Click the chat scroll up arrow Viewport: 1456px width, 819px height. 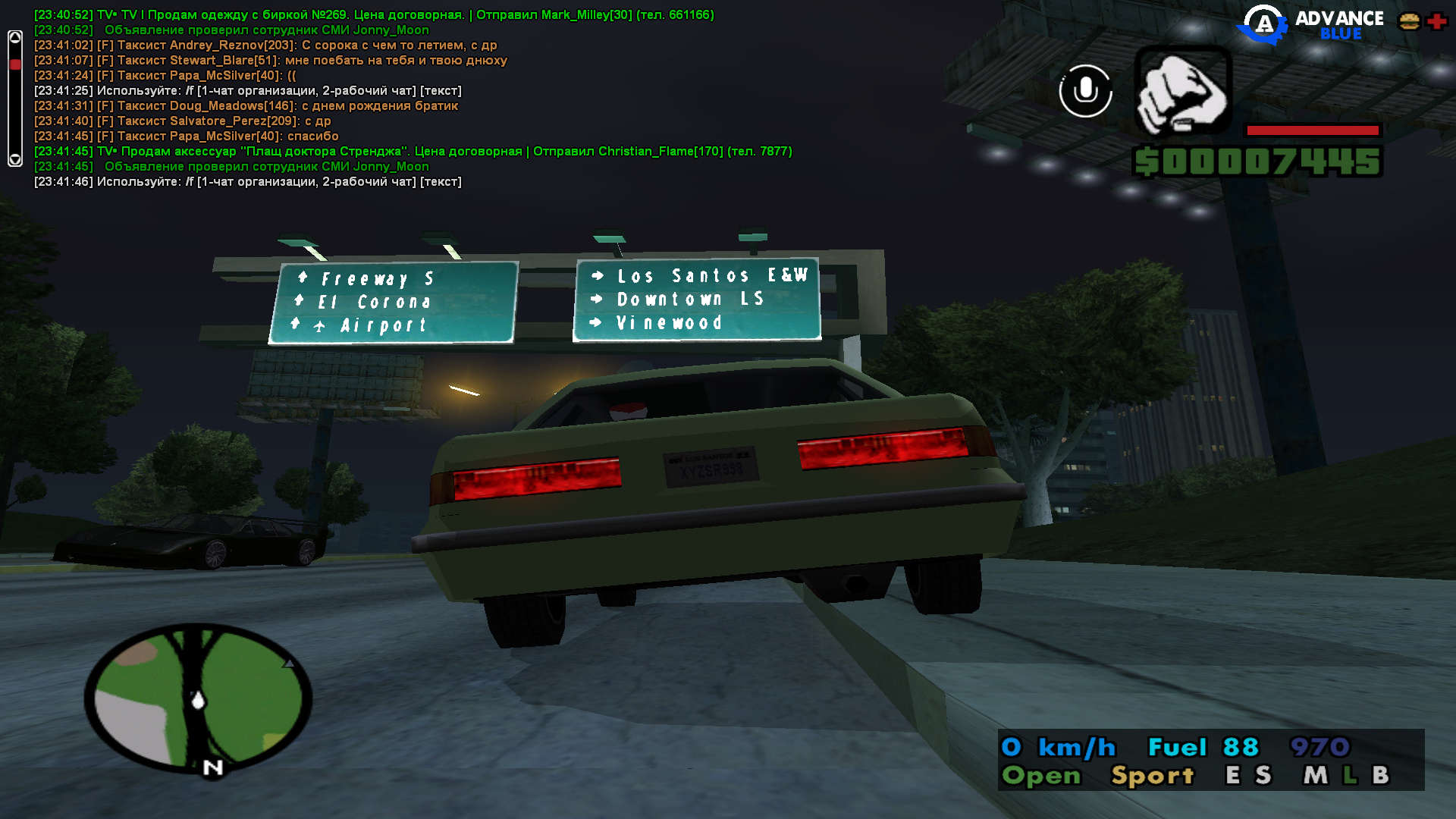coord(15,38)
